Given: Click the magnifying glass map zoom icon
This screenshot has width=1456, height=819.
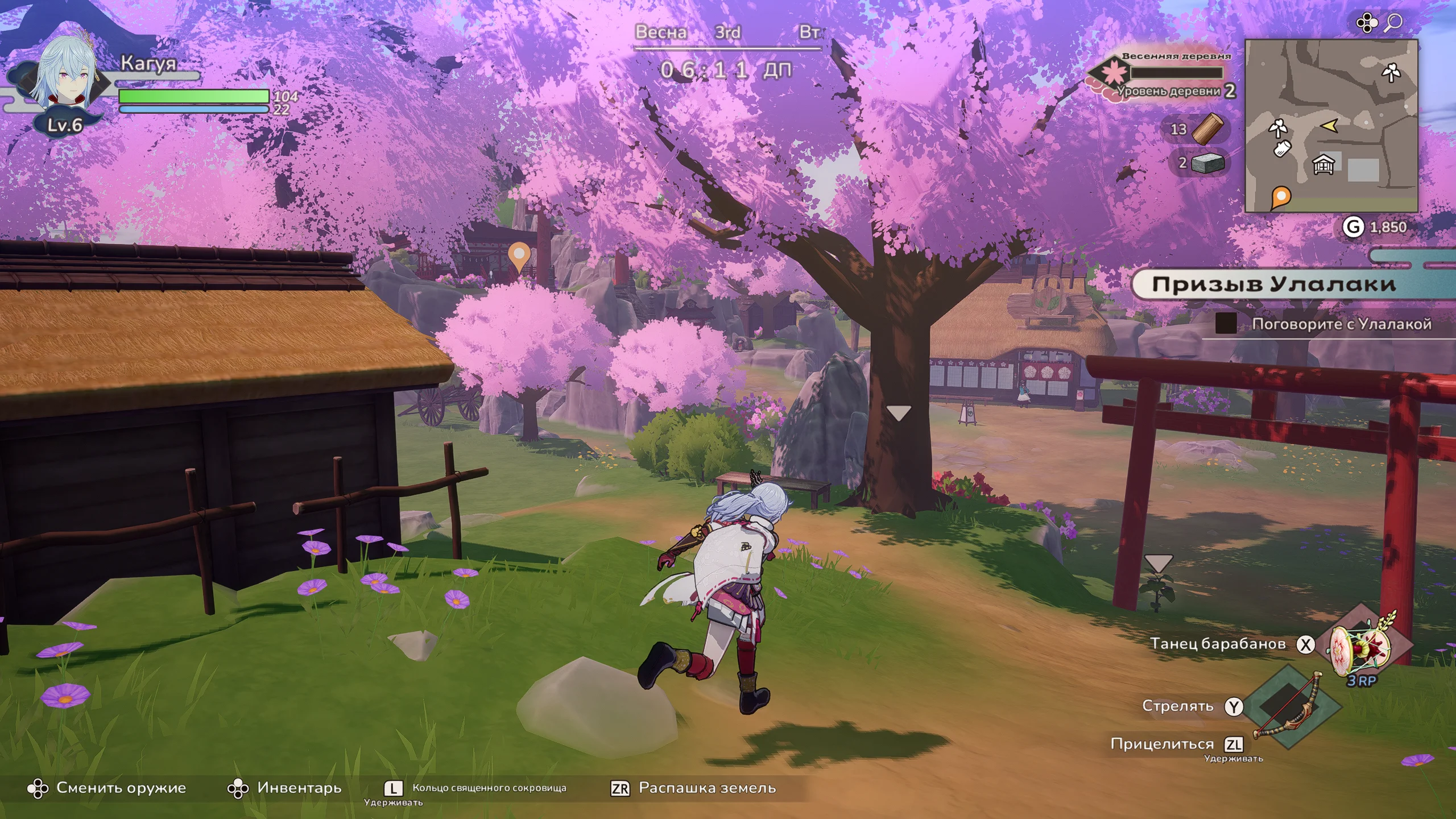Looking at the screenshot, I should 1393,22.
